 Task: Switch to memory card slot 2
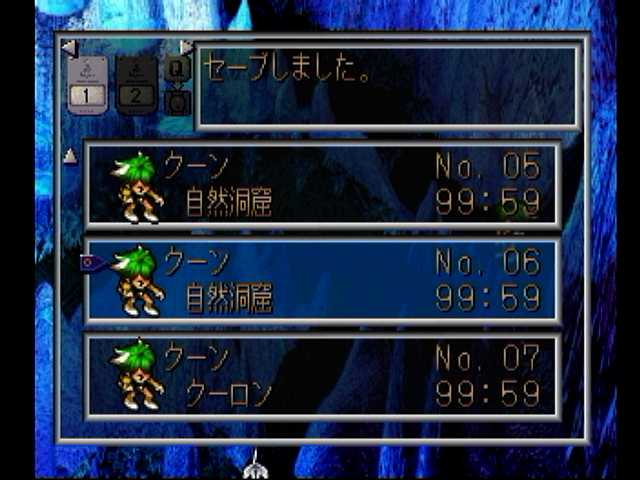tap(137, 85)
